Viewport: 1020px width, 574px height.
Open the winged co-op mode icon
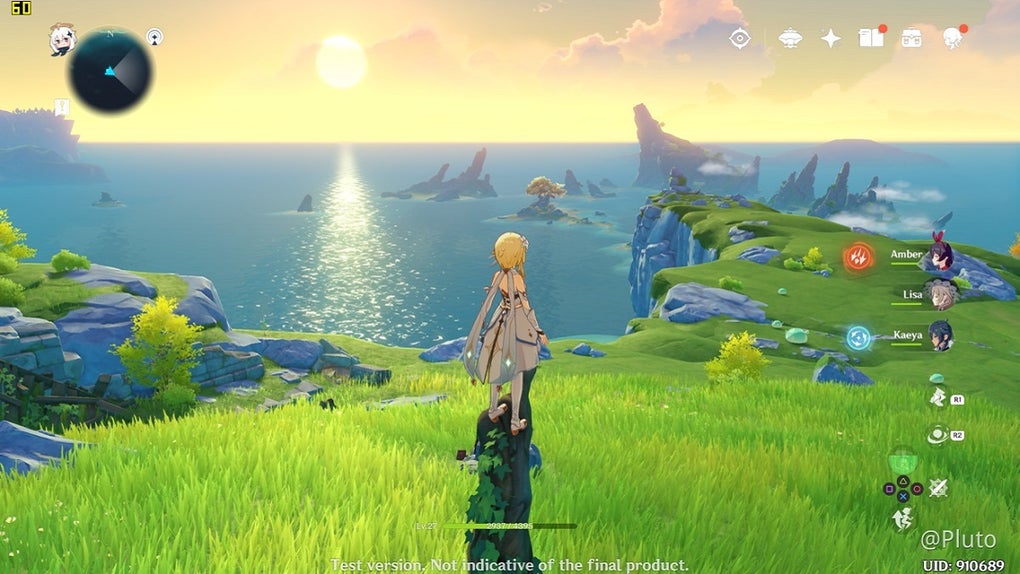coord(790,38)
